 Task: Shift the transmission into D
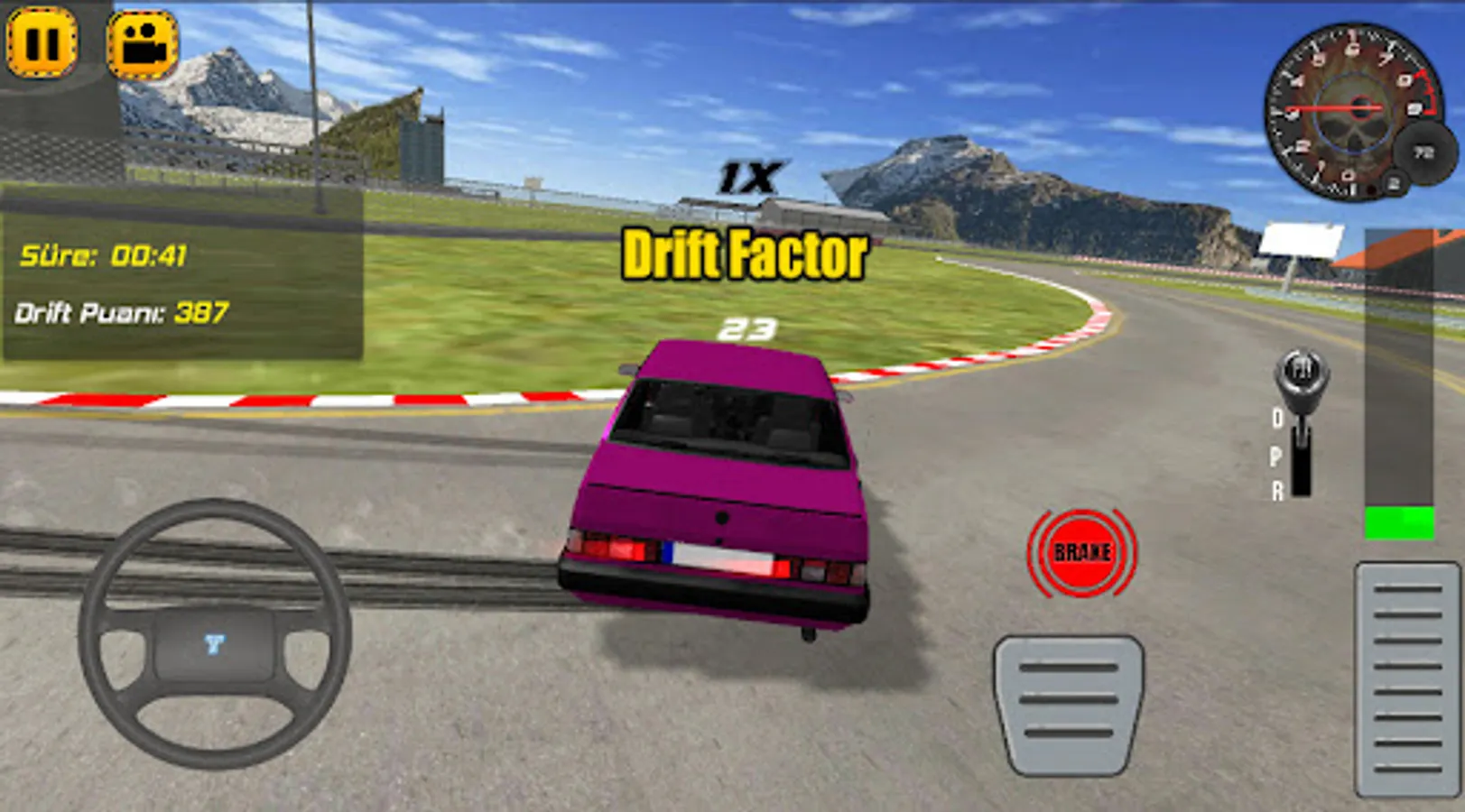click(x=1278, y=418)
